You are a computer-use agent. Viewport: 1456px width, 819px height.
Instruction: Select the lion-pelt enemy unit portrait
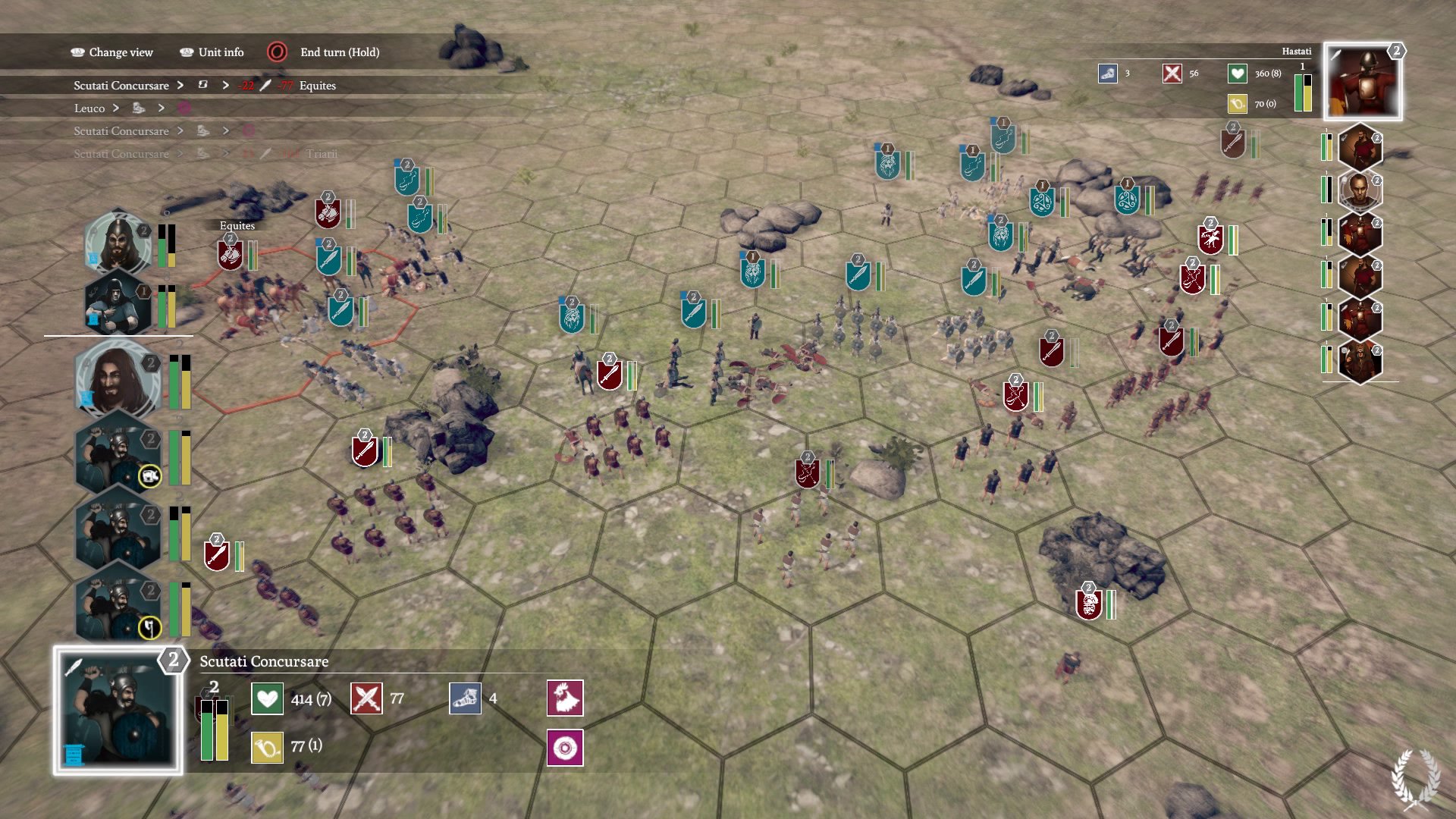[1359, 359]
